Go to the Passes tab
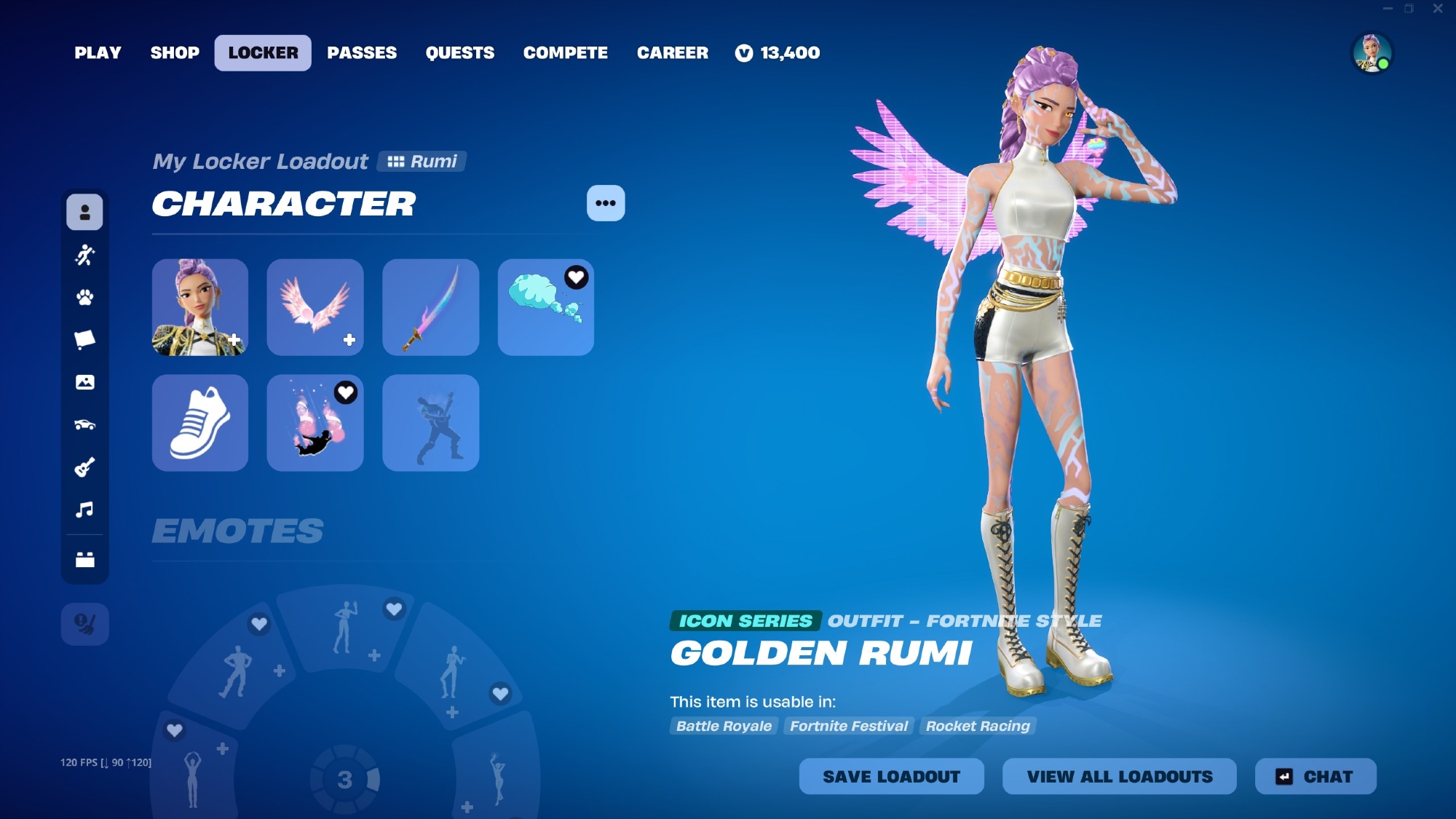 362,53
